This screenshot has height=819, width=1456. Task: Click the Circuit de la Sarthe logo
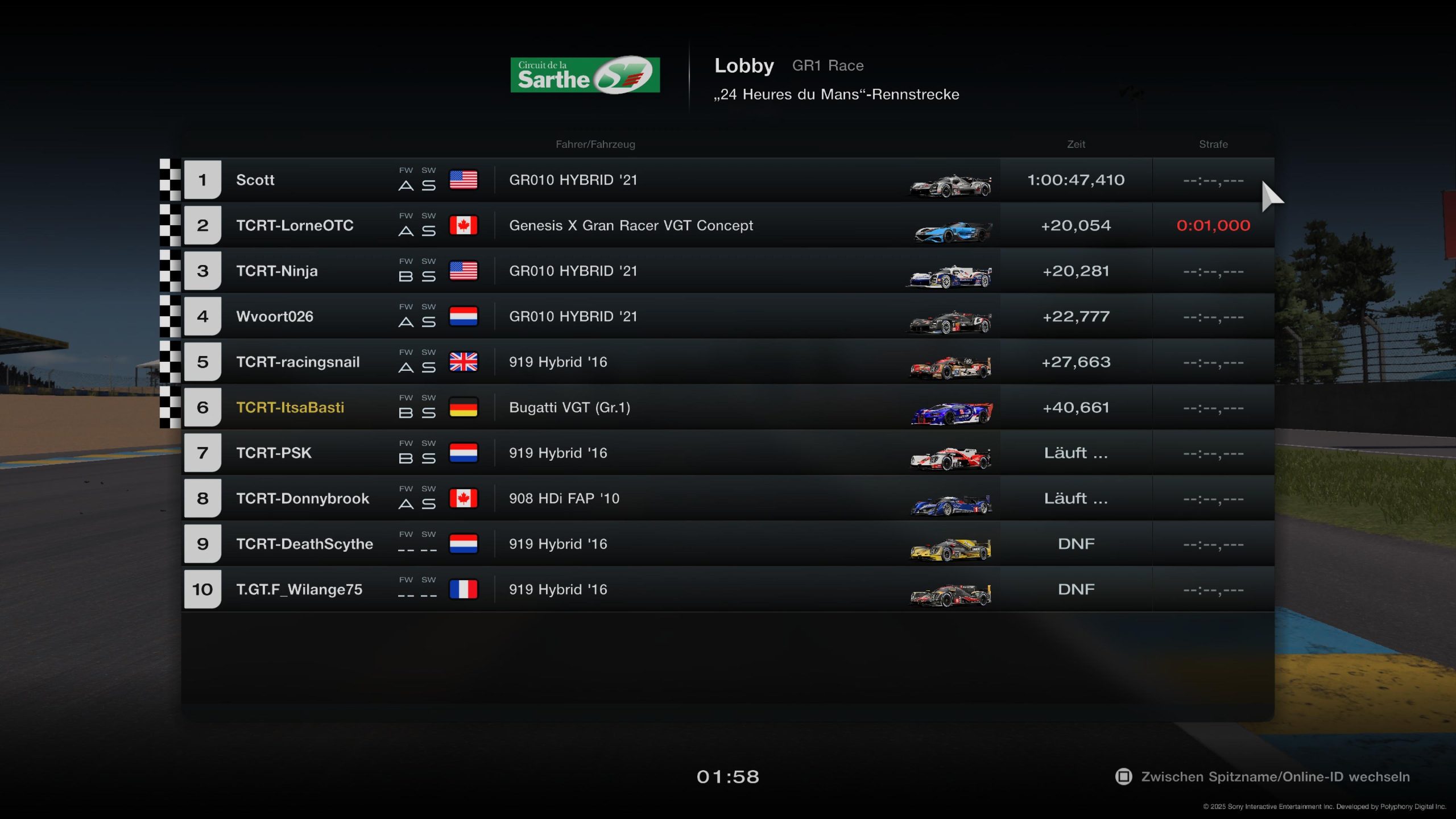[x=584, y=73]
